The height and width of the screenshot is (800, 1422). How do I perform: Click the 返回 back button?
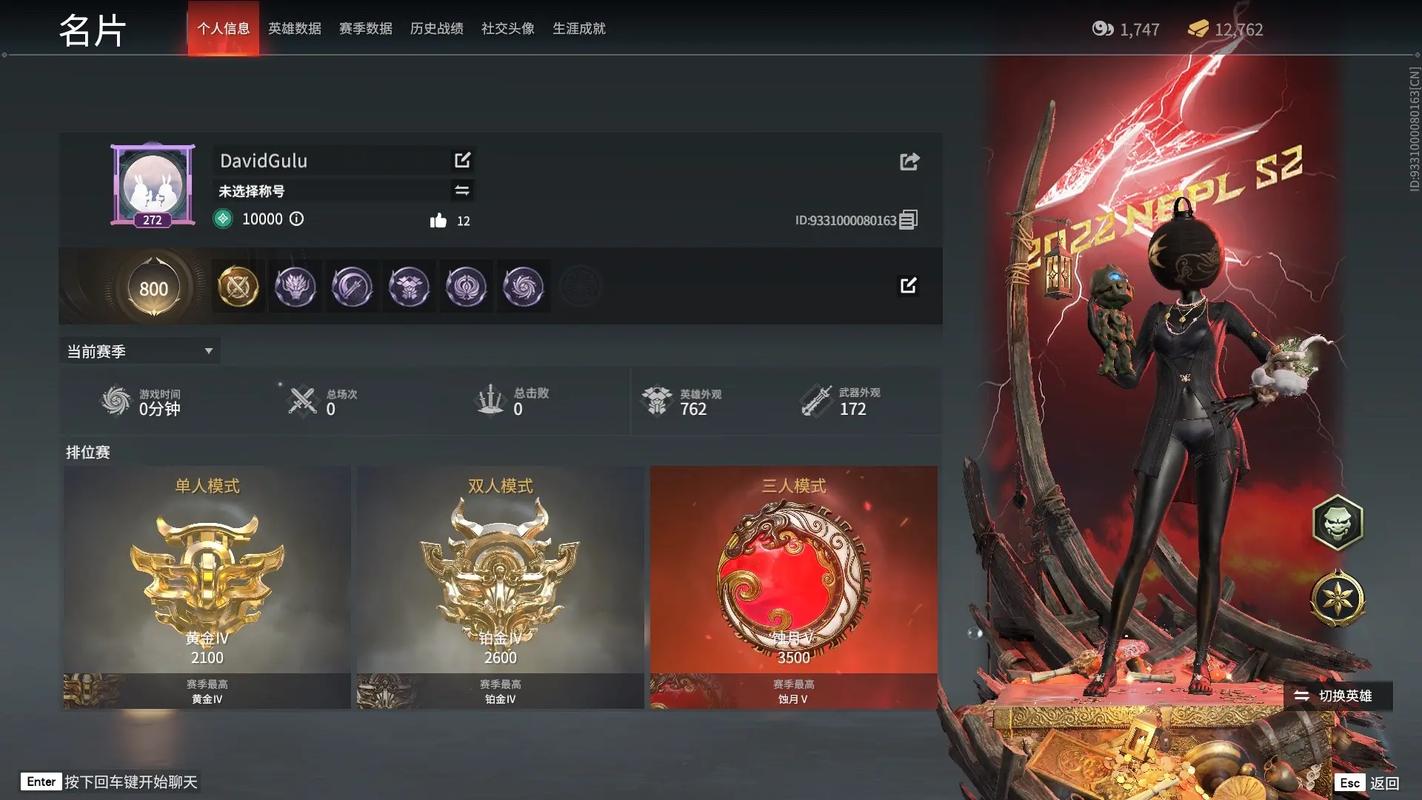click(1369, 783)
